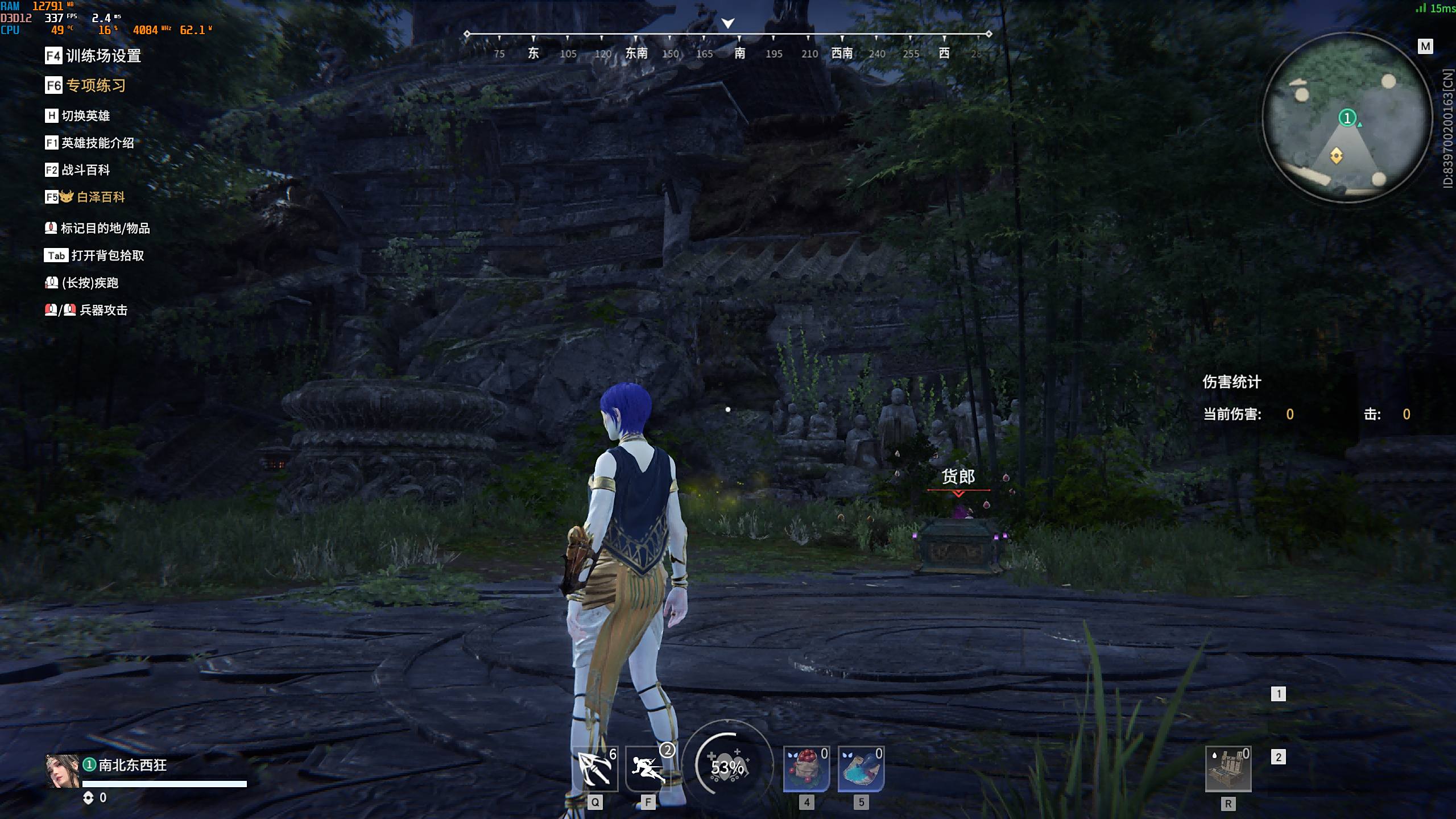Activate the dashing figure skill icon
This screenshot has height=819, width=1456.
click(648, 769)
